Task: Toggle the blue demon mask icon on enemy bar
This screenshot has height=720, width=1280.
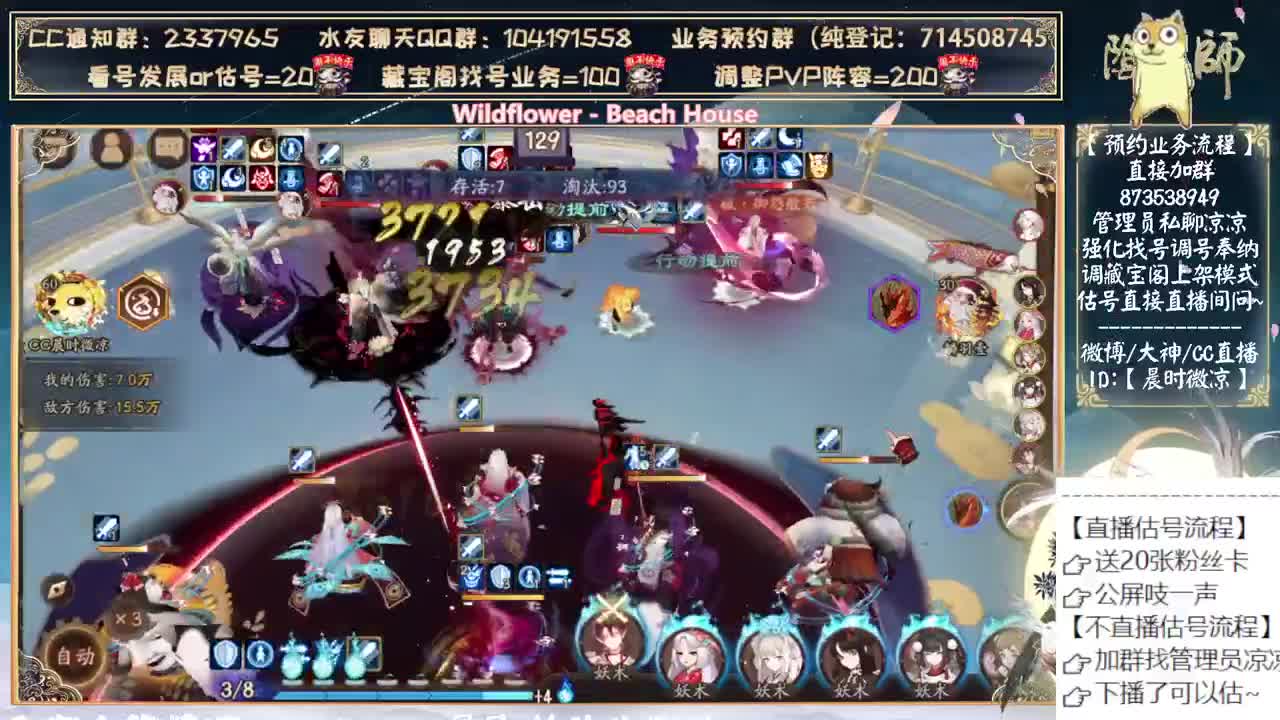Action: (x=761, y=164)
